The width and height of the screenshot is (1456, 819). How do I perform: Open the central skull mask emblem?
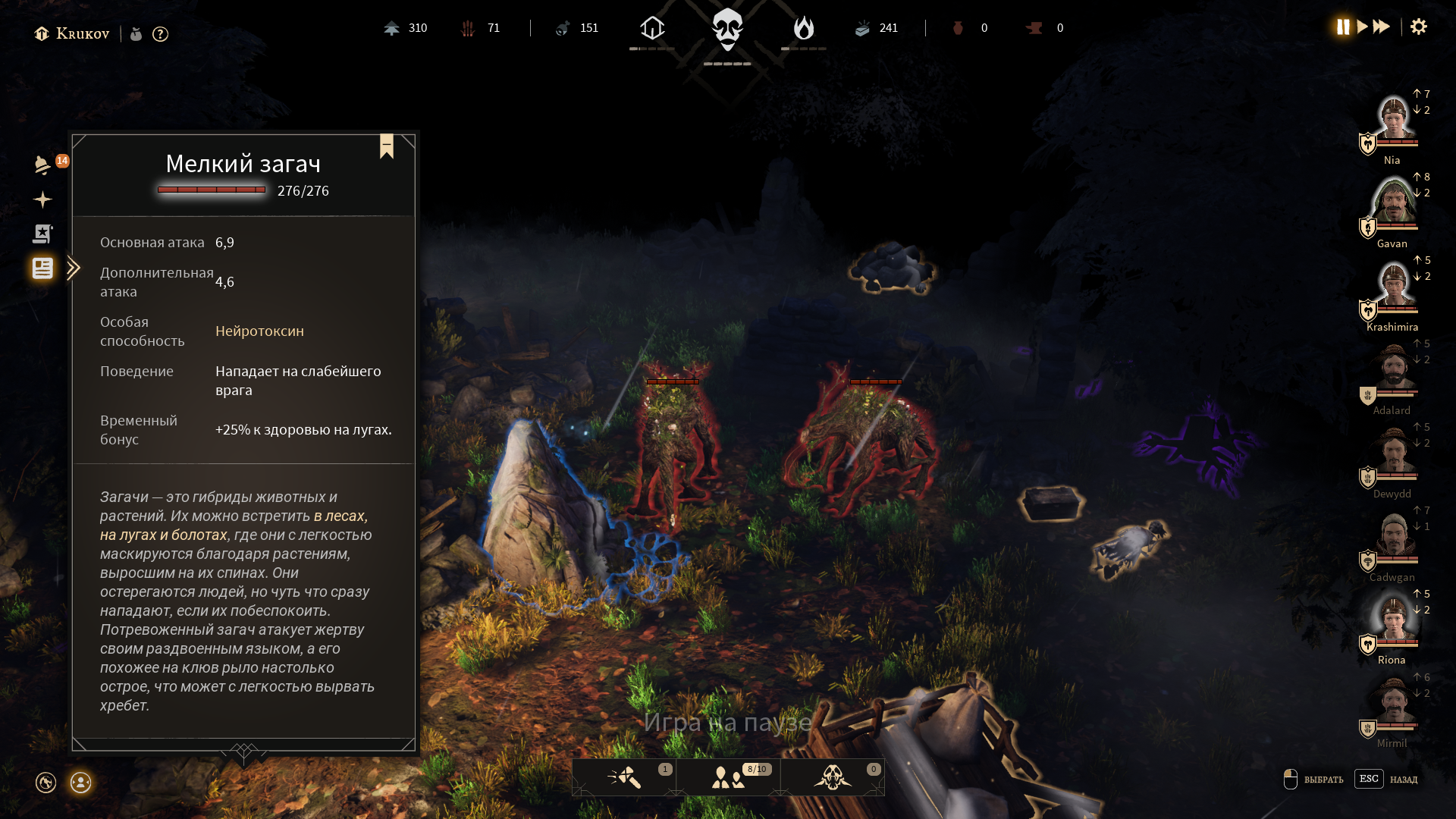pyautogui.click(x=727, y=30)
